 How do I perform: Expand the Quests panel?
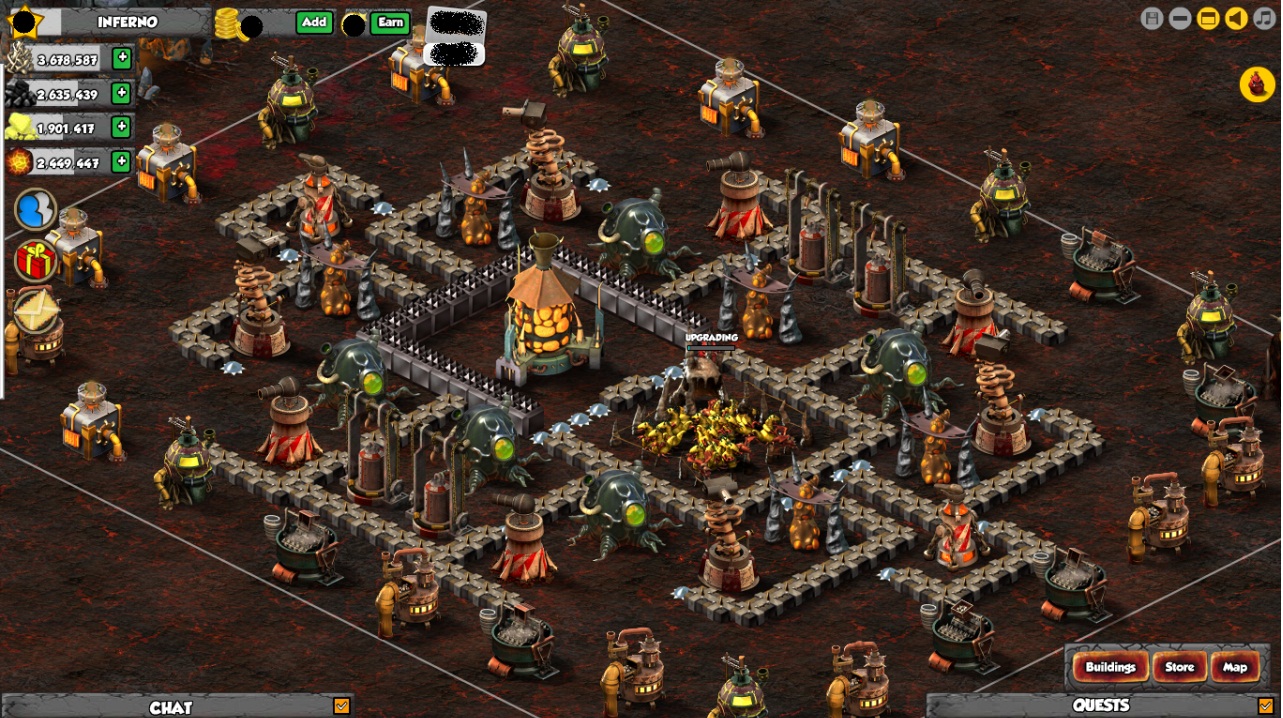pyautogui.click(x=1265, y=706)
